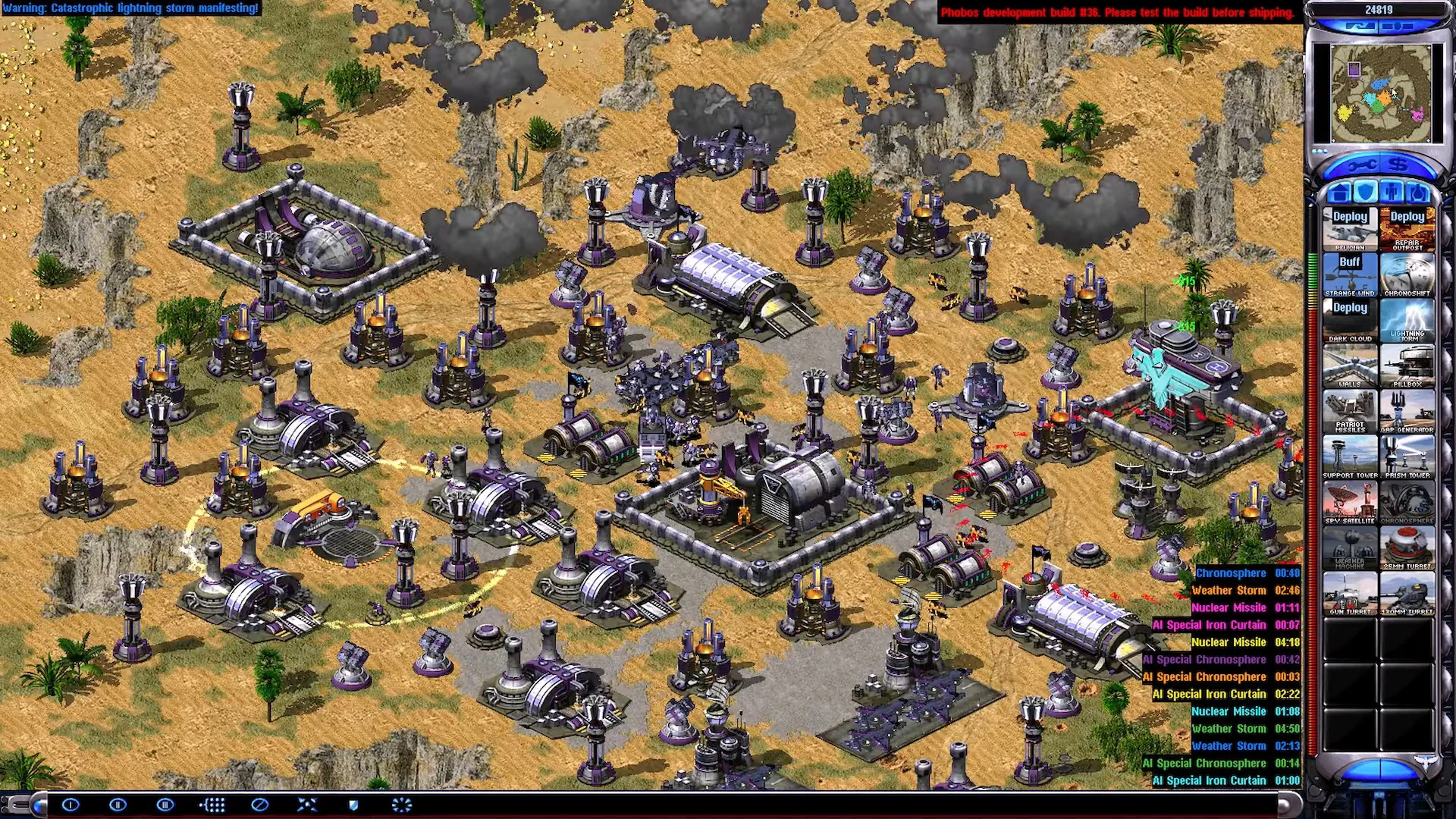Deploy the Dark Cloud power

1350,319
